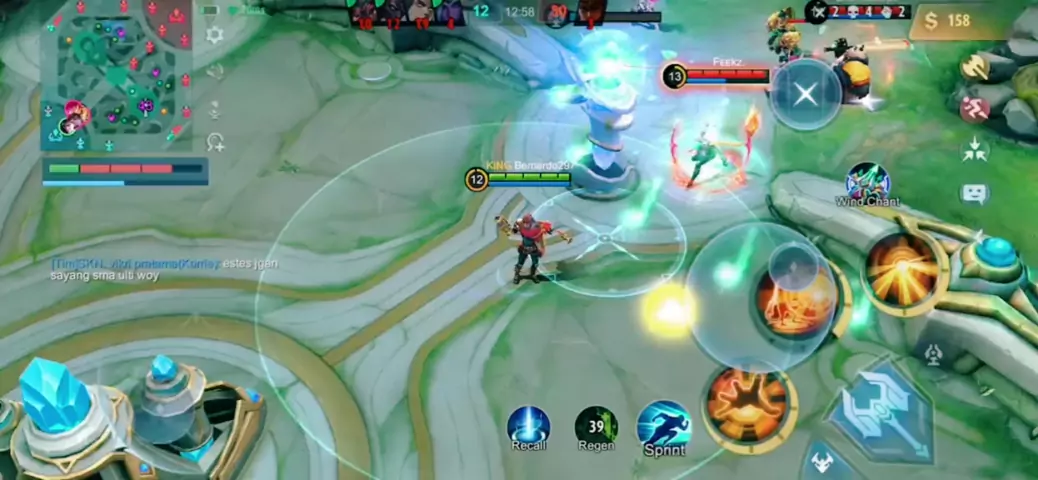
Task: Open settings via the gear icon
Action: 214,35
